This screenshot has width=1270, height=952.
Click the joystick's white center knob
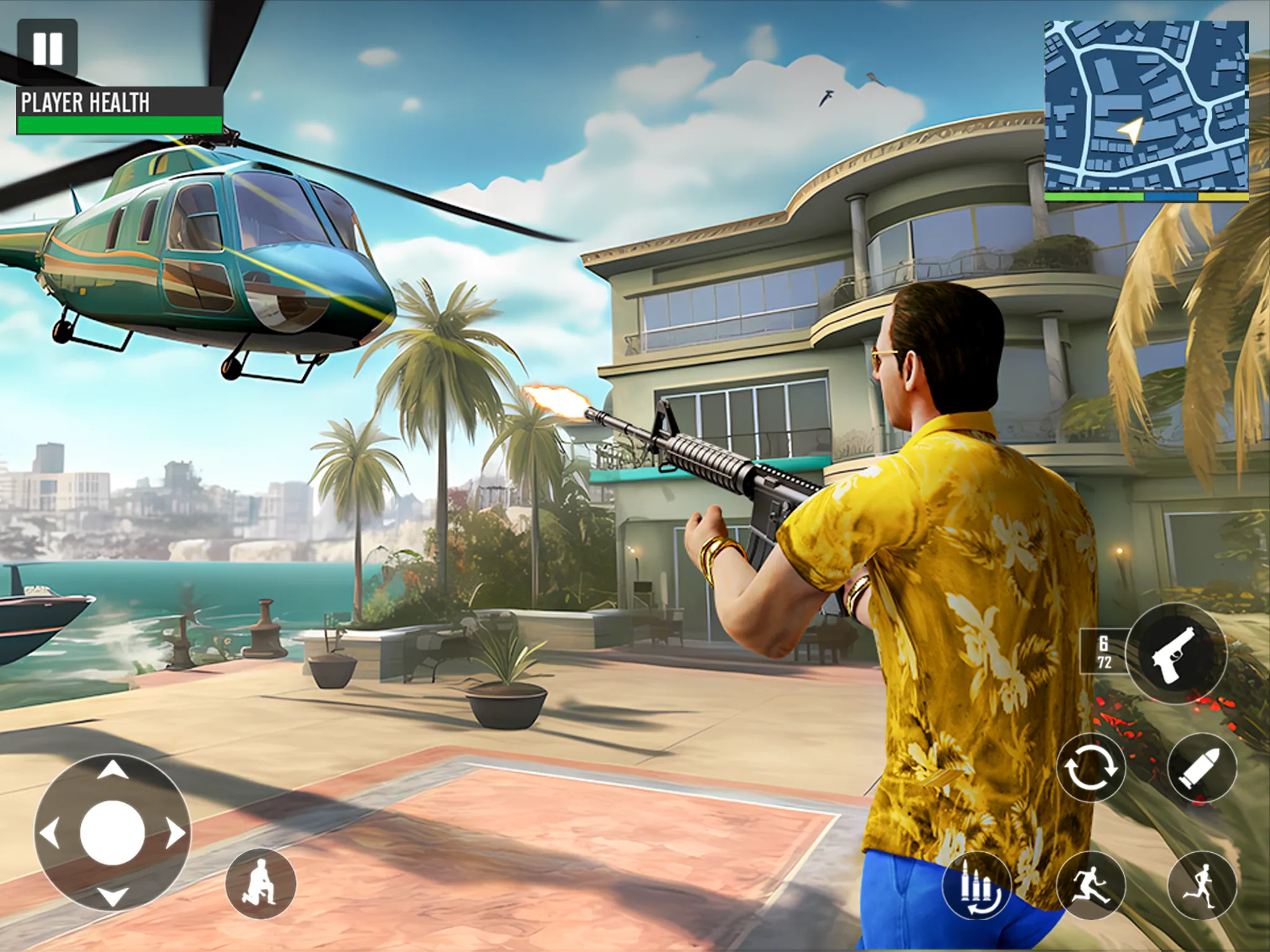113,834
